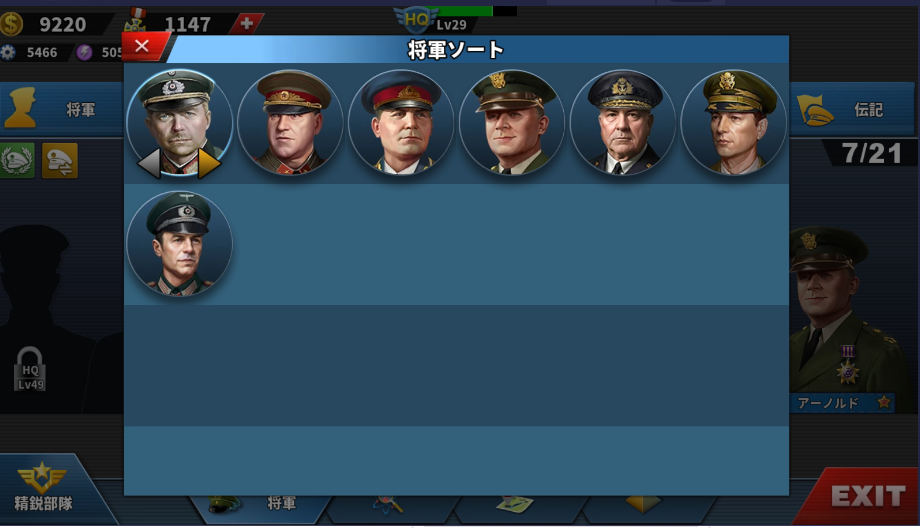Move the selected general right with the gold arrow
Screen dimensions: 920x528
210,163
